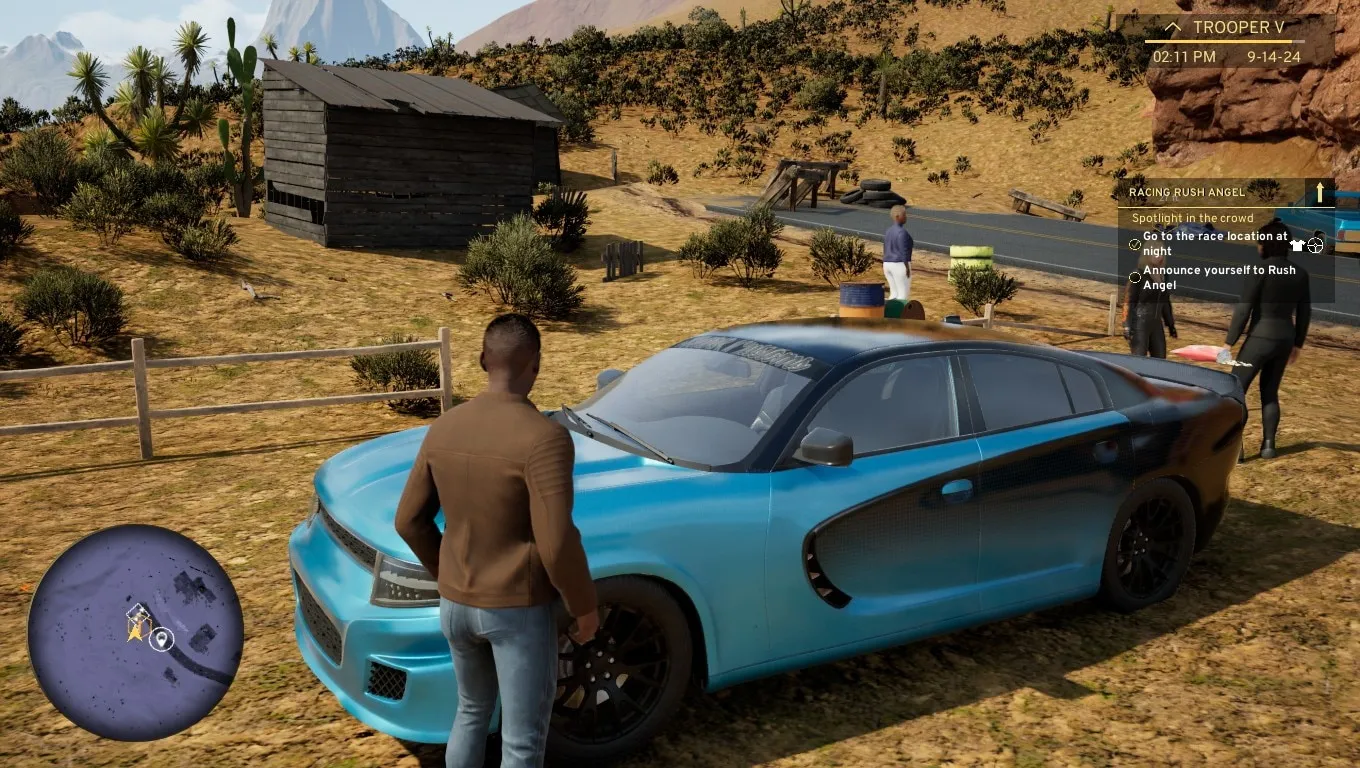The height and width of the screenshot is (768, 1360).
Task: Click the Trooper V rank header
Action: (x=1238, y=28)
